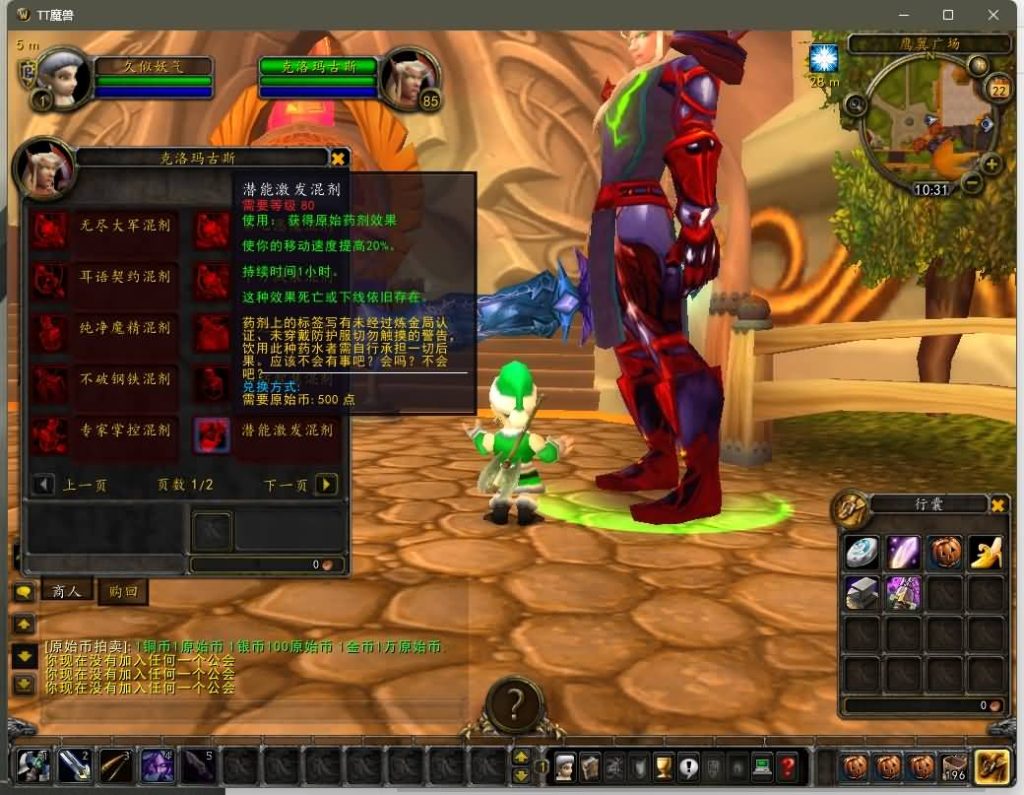This screenshot has width=1024, height=795.
Task: Zoom out on the minimap
Action: [972, 184]
